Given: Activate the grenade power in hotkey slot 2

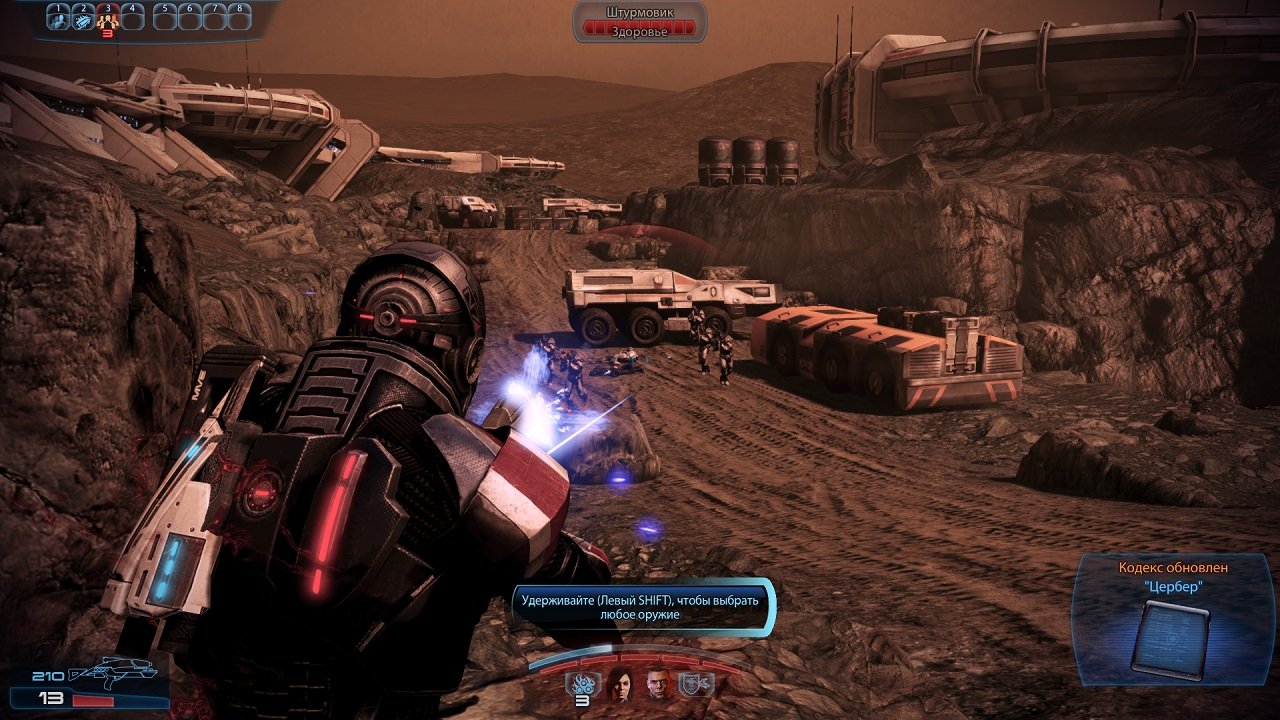Looking at the screenshot, I should coord(84,20).
